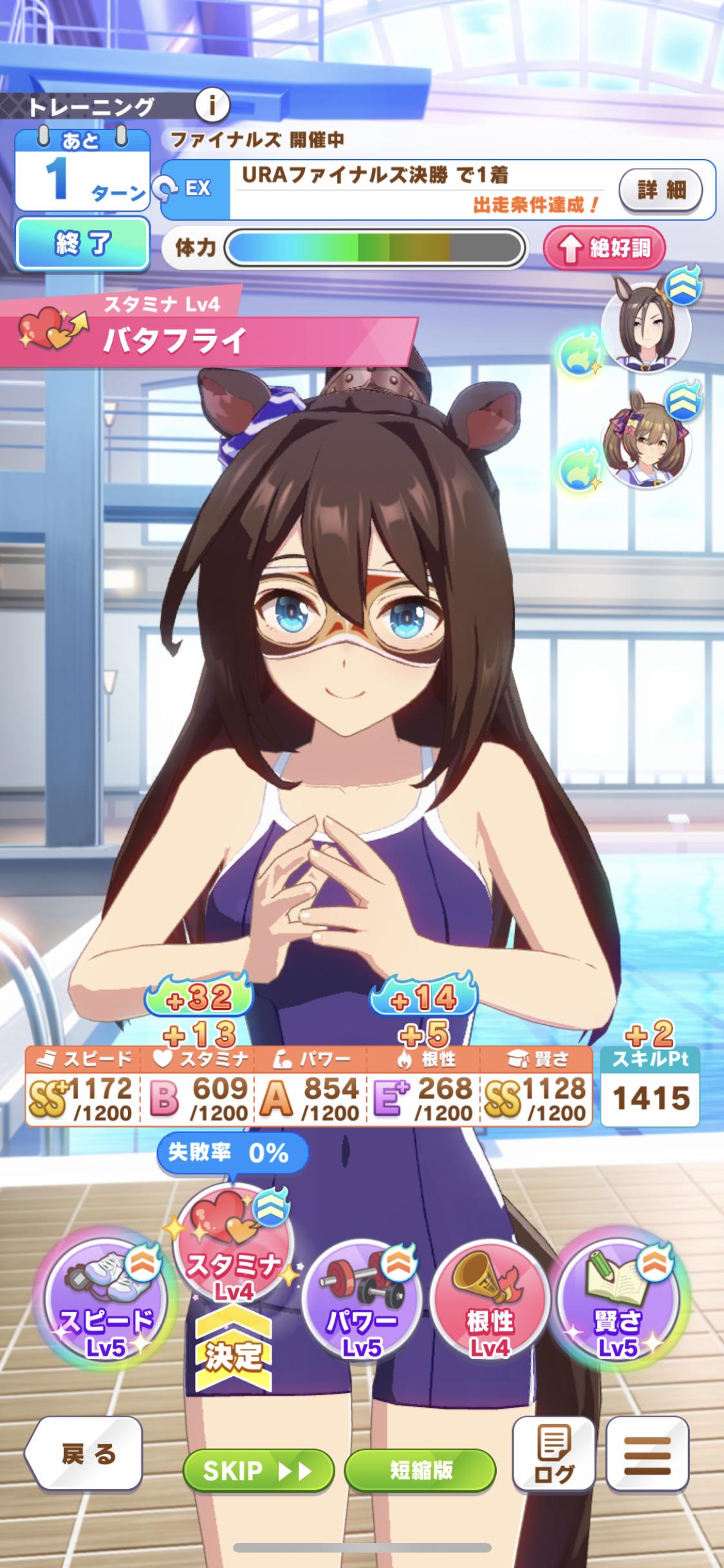
Task: Open the 詳細 details for the objective
Action: point(660,190)
